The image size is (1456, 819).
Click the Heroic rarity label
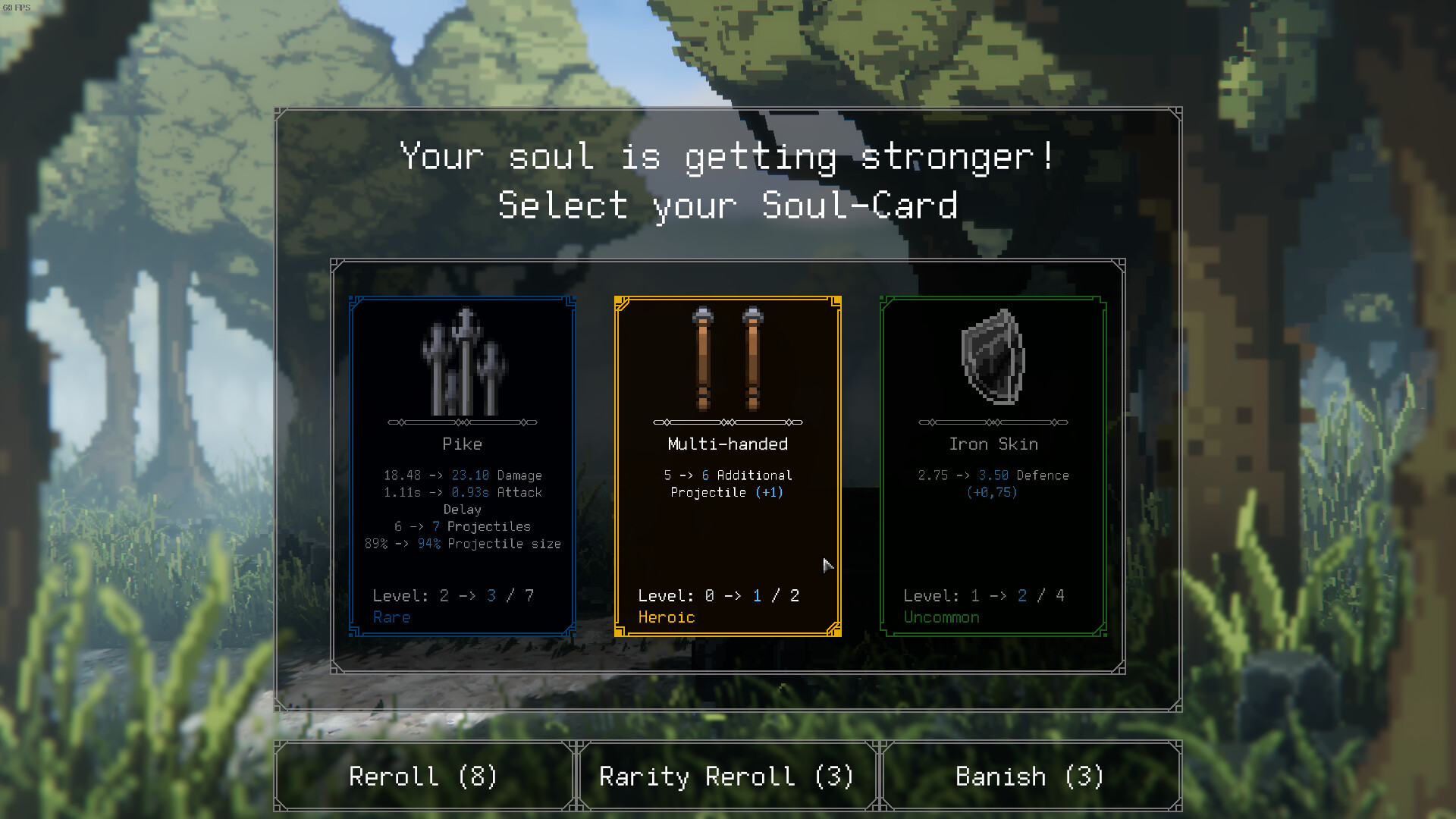tap(666, 617)
